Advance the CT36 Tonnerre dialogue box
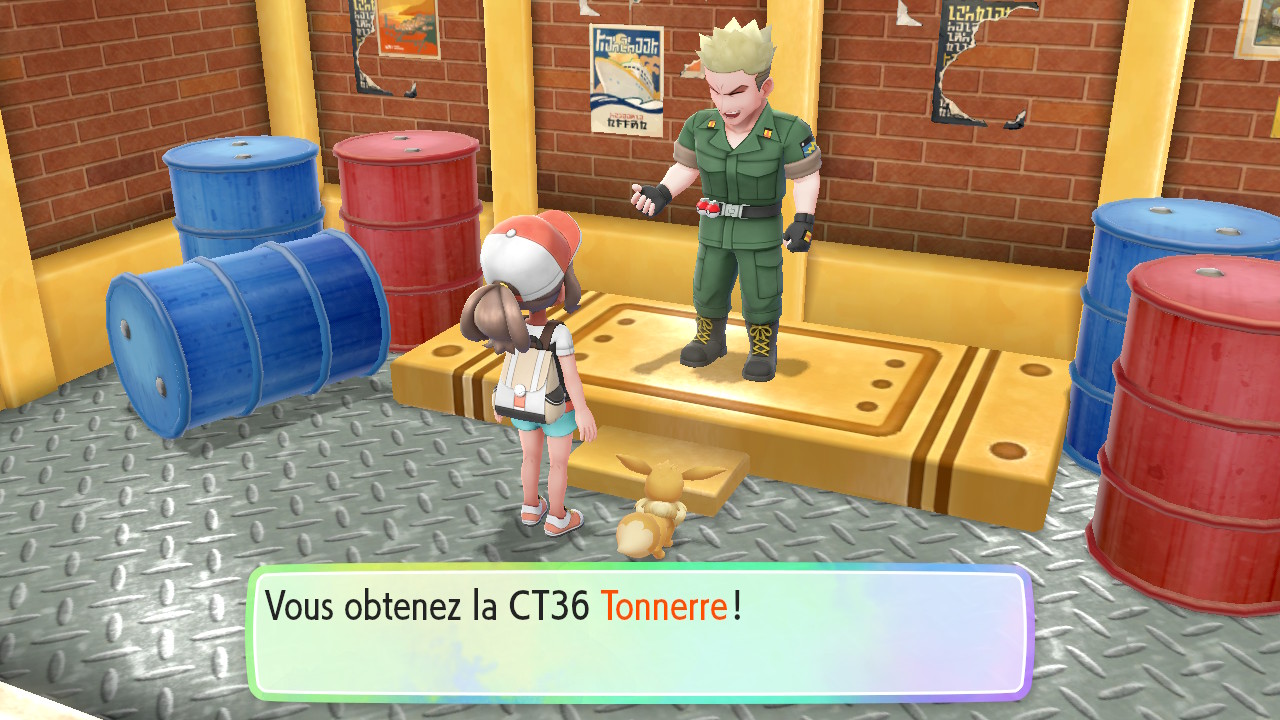Screen dimensions: 1280x720 coord(639,632)
